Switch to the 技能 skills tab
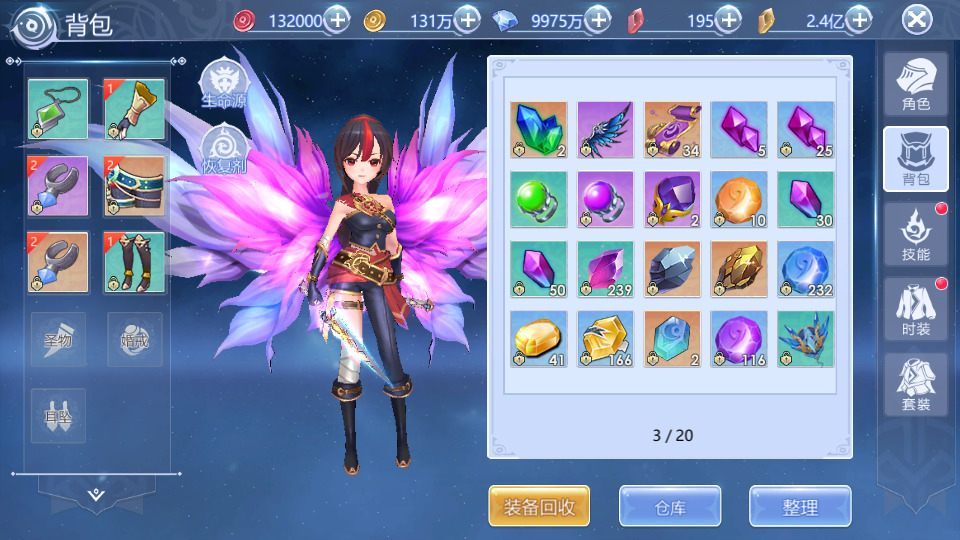Image resolution: width=960 pixels, height=540 pixels. point(915,235)
